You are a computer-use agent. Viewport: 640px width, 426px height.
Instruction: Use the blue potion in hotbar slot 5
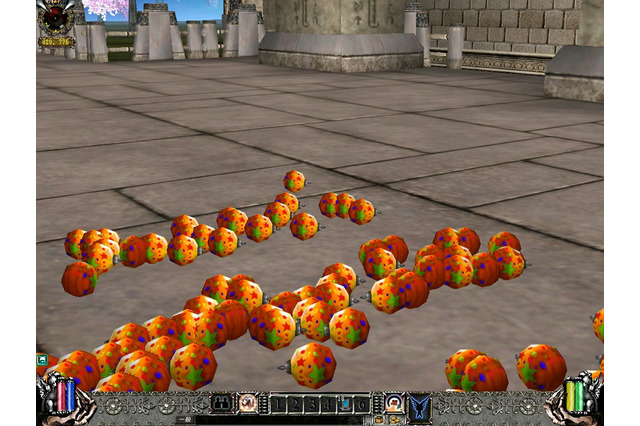(344, 404)
